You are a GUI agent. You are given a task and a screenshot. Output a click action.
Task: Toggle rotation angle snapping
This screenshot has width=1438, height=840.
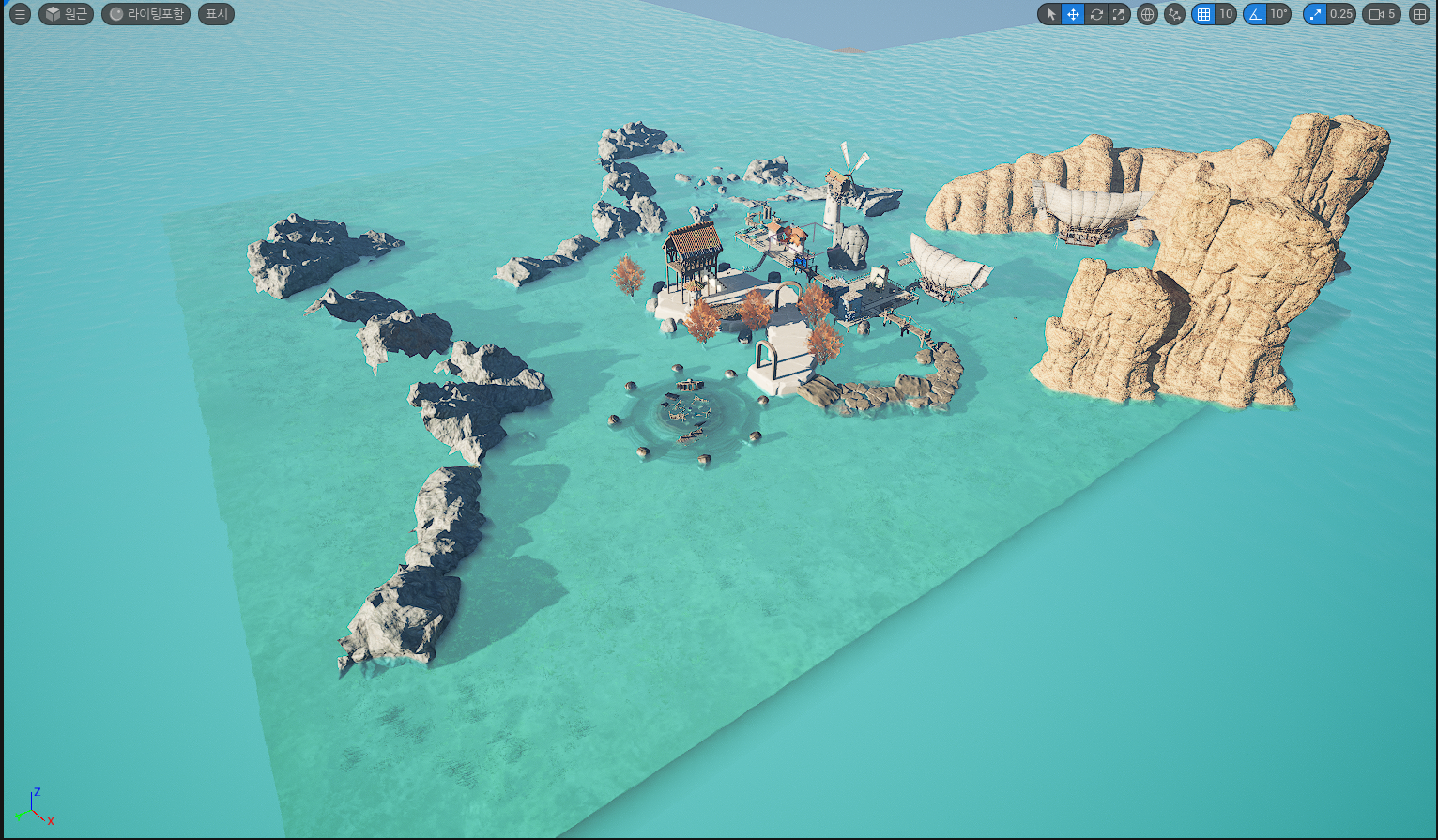[1255, 14]
